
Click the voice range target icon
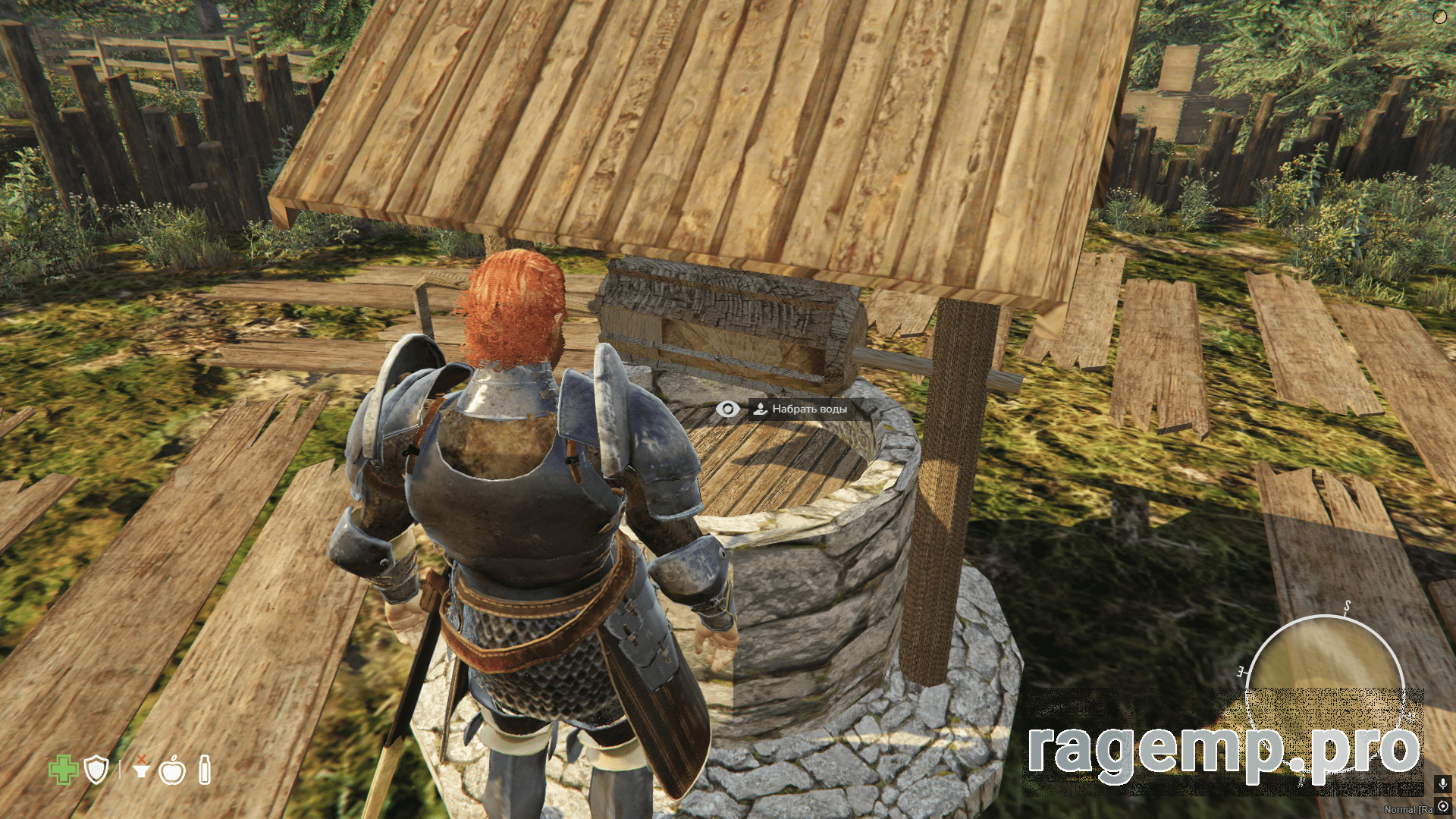(x=1442, y=807)
